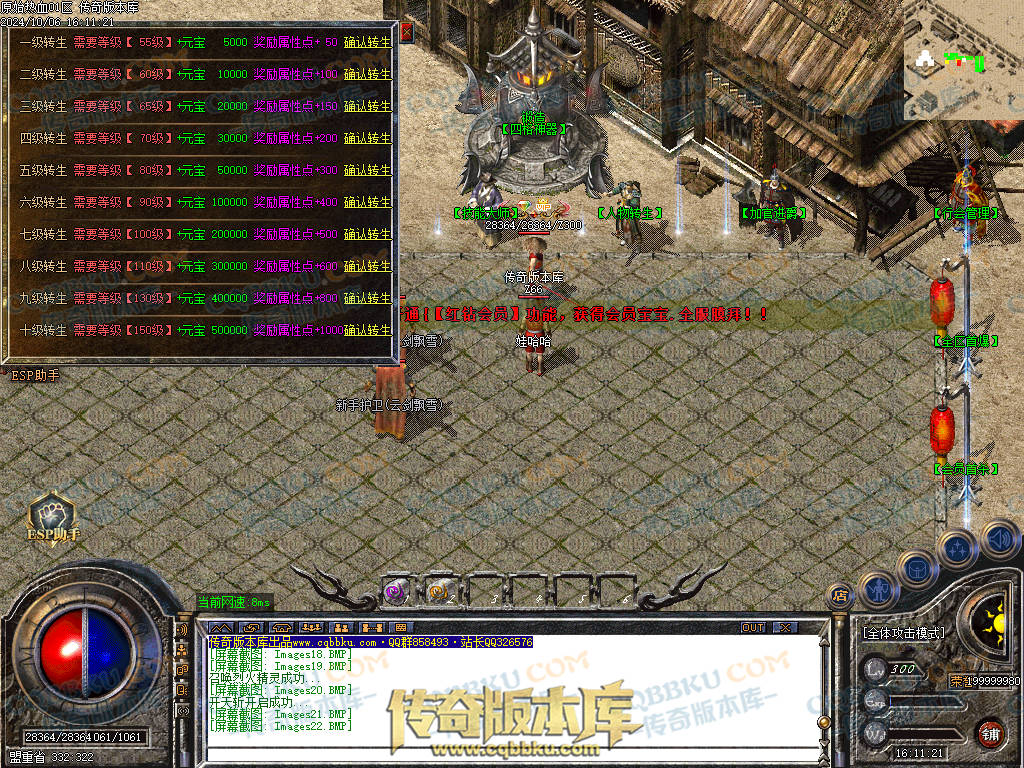Confirm the 一级转生 rebirth link
The width and height of the screenshot is (1024, 768).
[x=367, y=43]
